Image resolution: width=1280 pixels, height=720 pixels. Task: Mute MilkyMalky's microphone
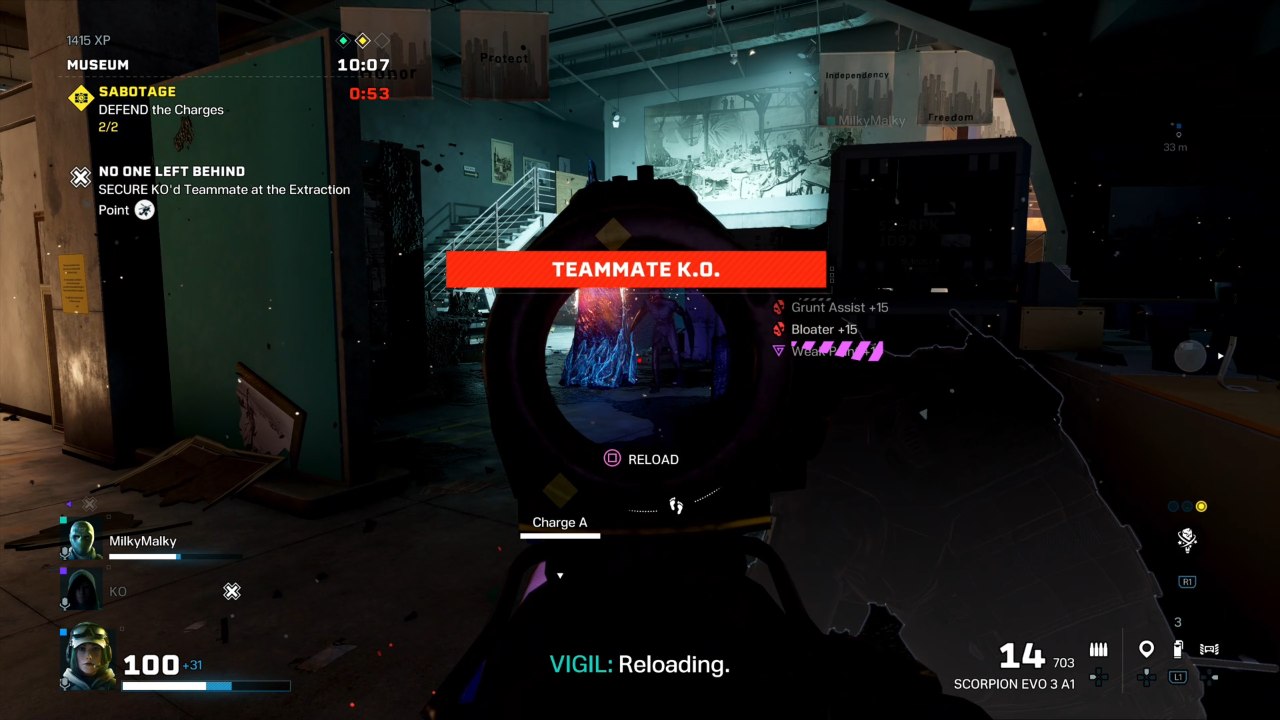point(63,552)
